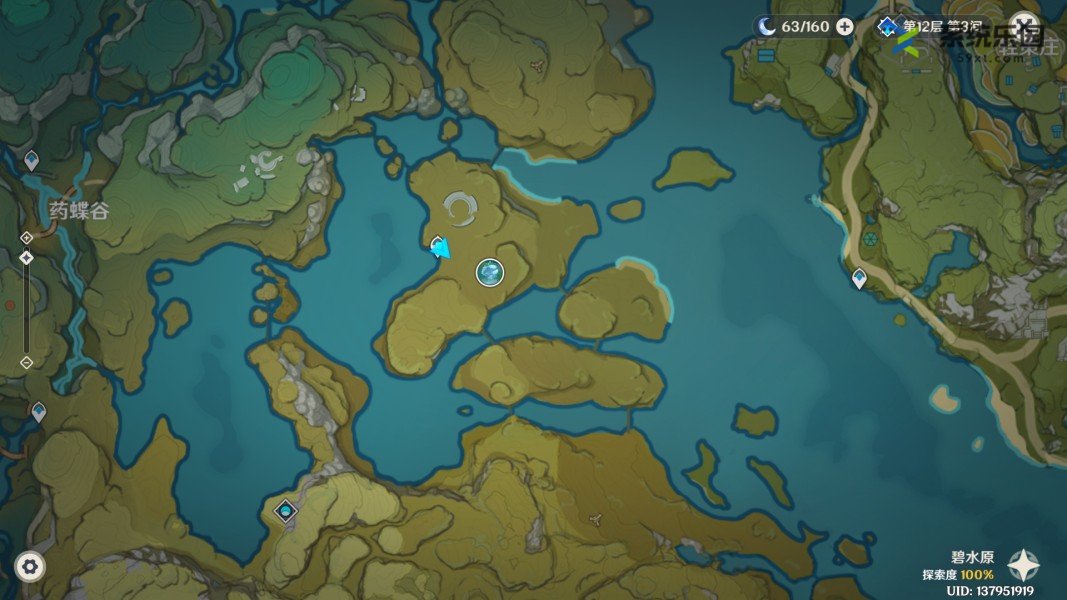Open map settings gear icon
This screenshot has height=600, width=1067.
(30, 566)
